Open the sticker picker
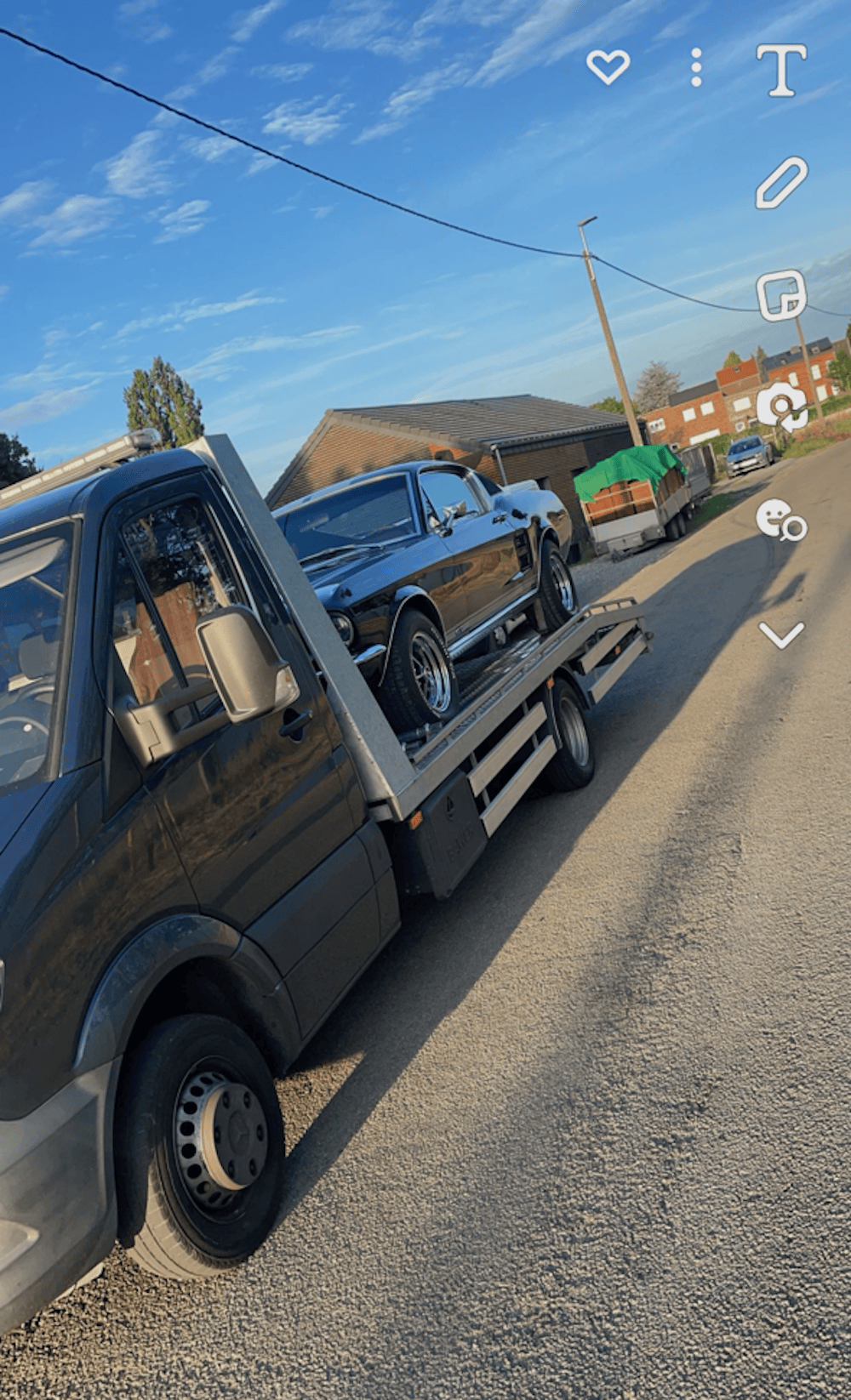Image resolution: width=851 pixels, height=1400 pixels. click(x=781, y=295)
